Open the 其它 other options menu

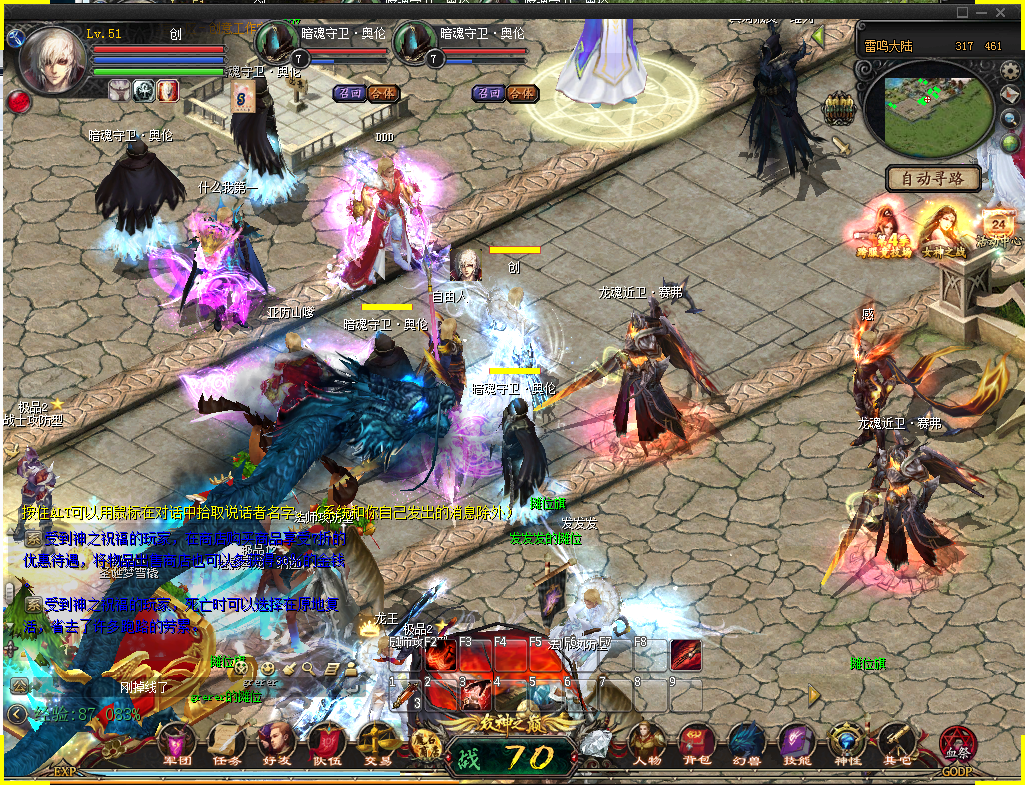[x=896, y=743]
